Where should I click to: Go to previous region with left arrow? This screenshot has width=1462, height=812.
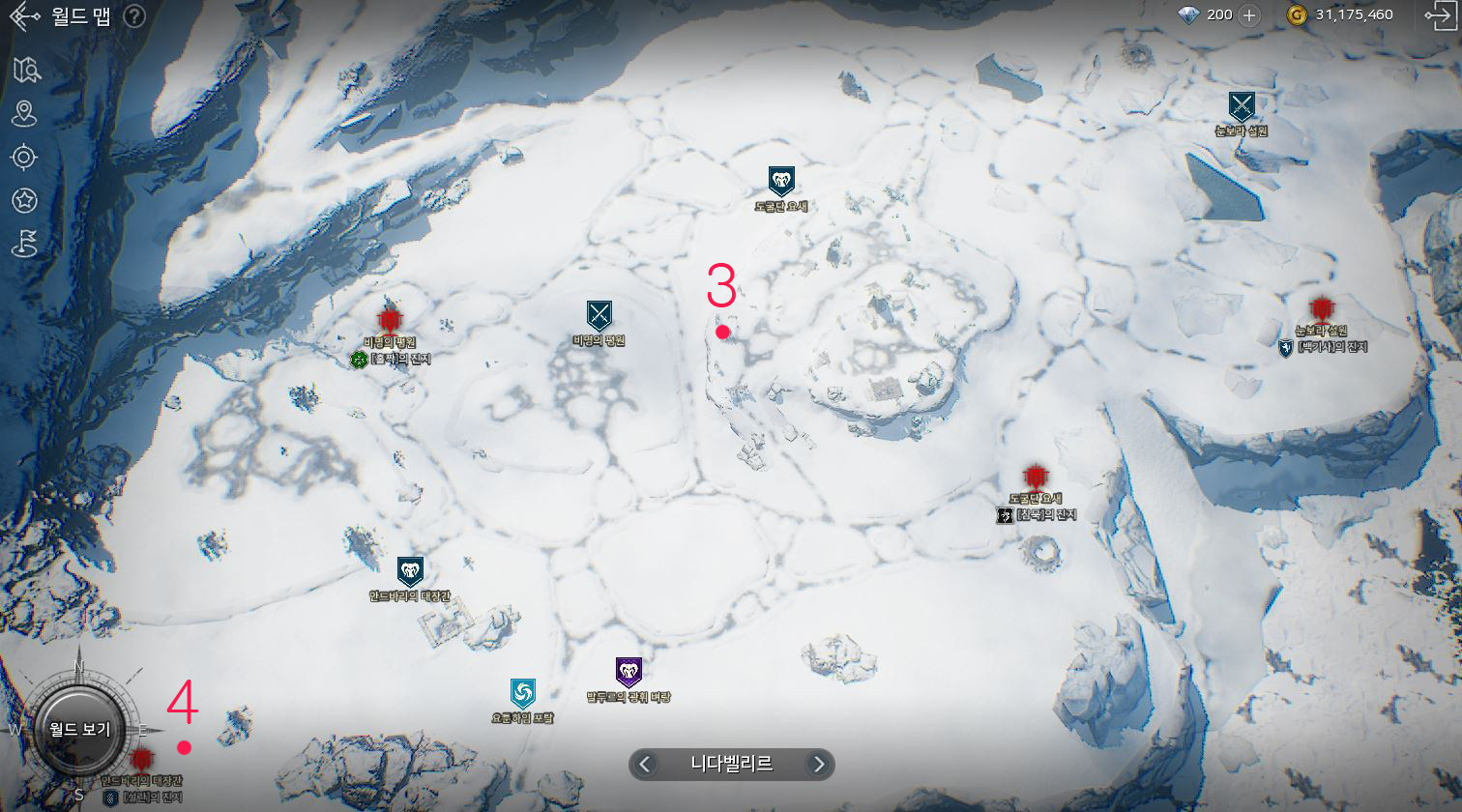click(646, 765)
